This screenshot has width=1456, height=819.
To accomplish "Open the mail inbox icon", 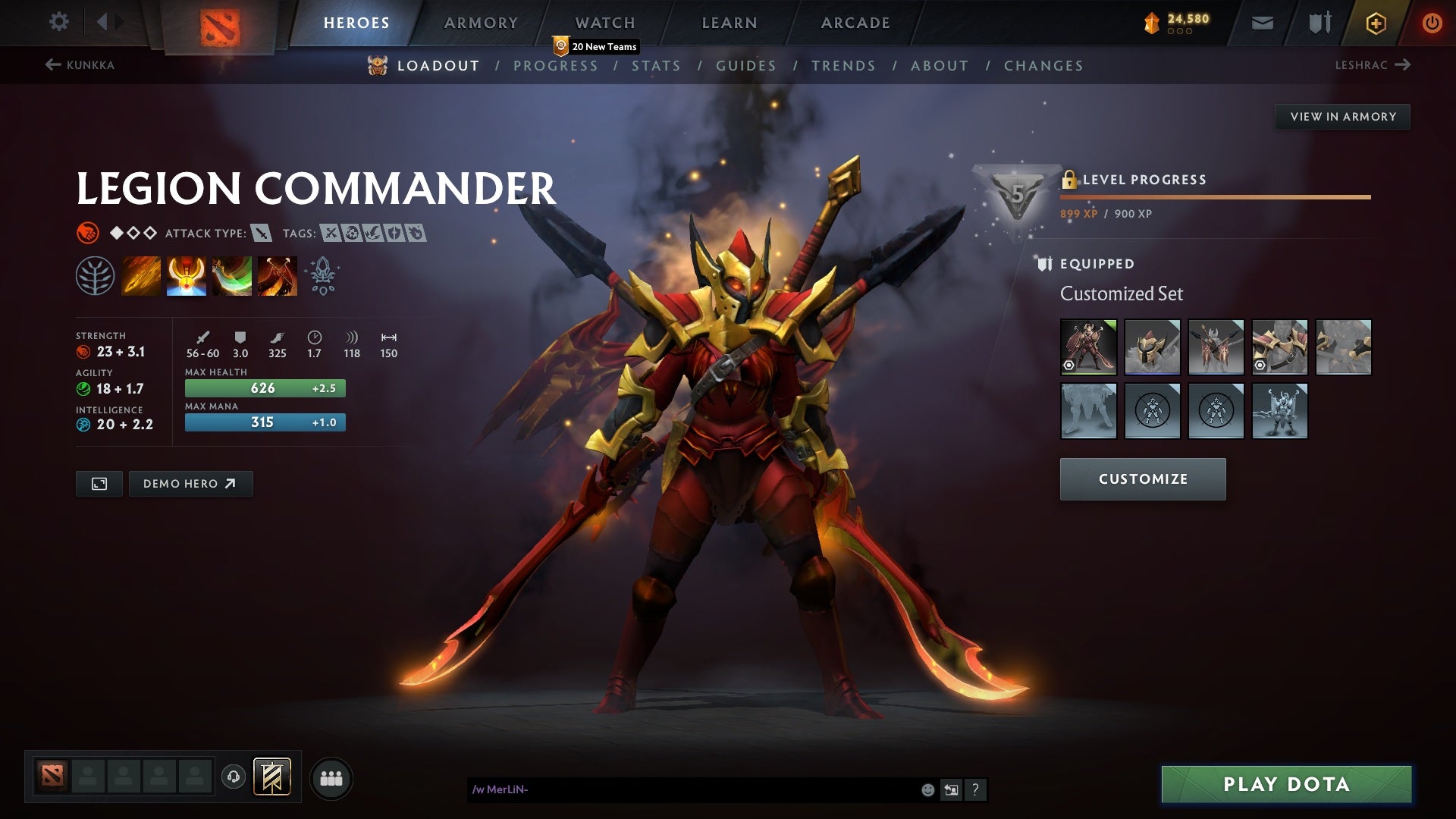I will pyautogui.click(x=1261, y=23).
